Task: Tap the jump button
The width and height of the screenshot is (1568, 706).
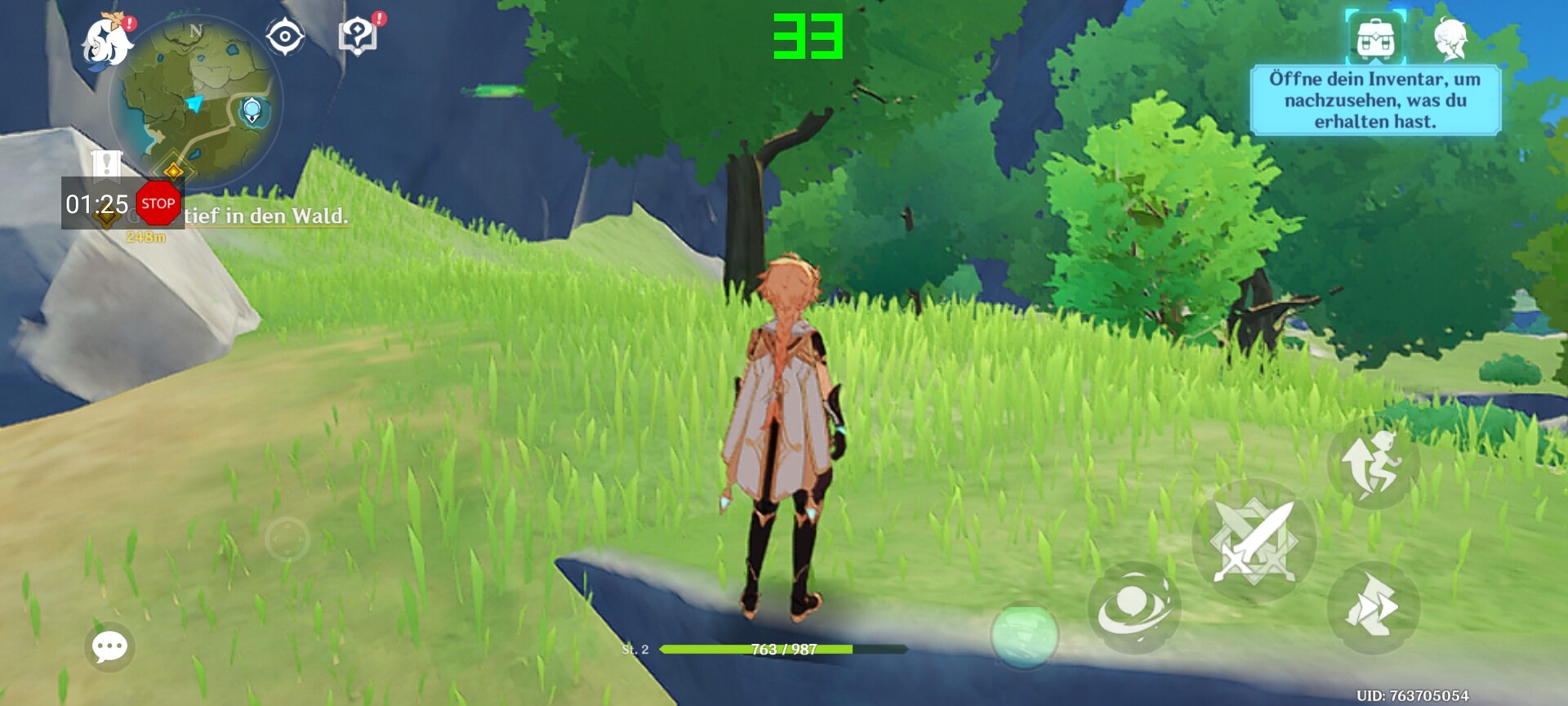Action: pyautogui.click(x=1373, y=463)
